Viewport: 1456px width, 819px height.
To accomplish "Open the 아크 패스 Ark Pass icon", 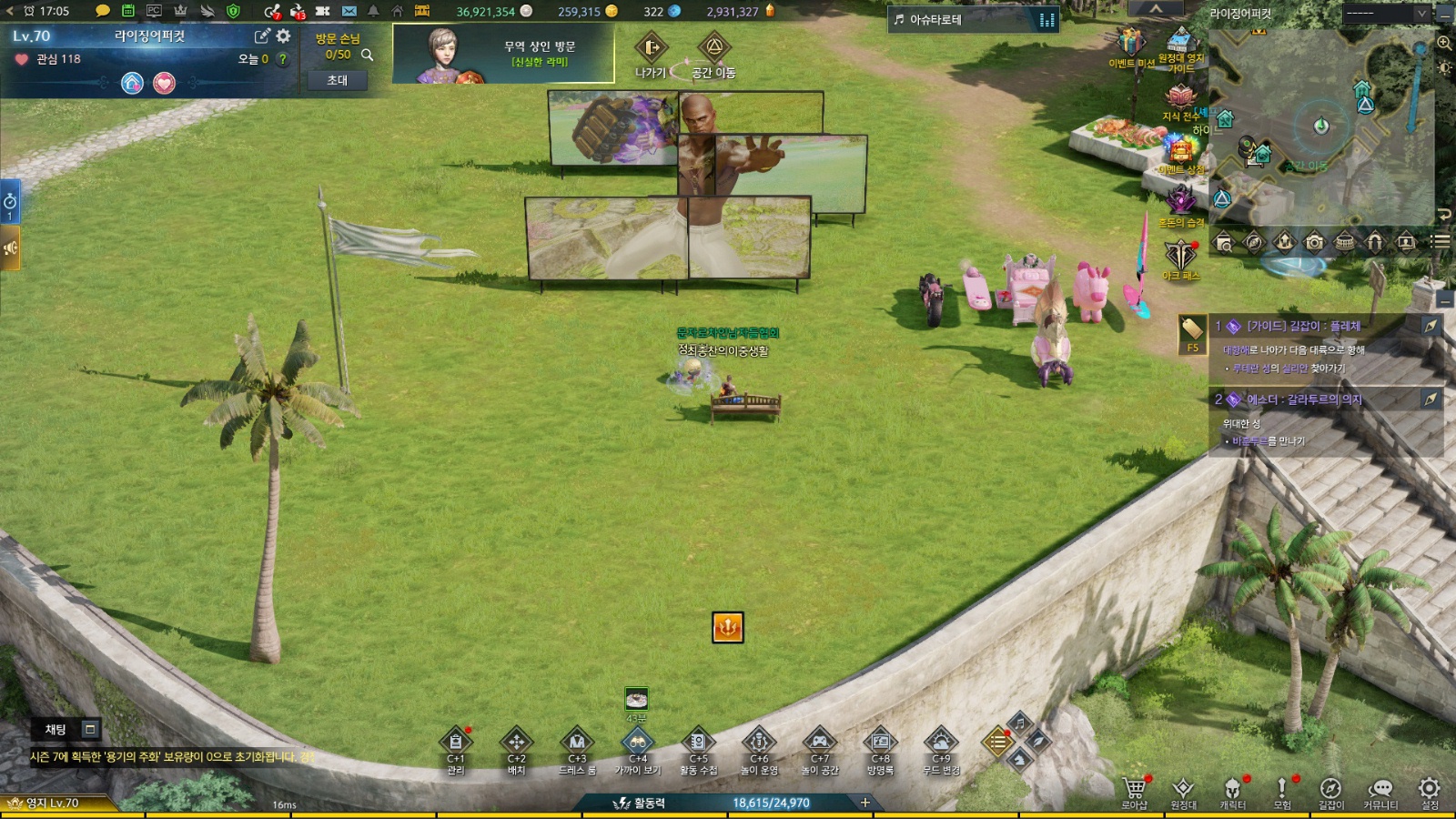I will click(1180, 254).
